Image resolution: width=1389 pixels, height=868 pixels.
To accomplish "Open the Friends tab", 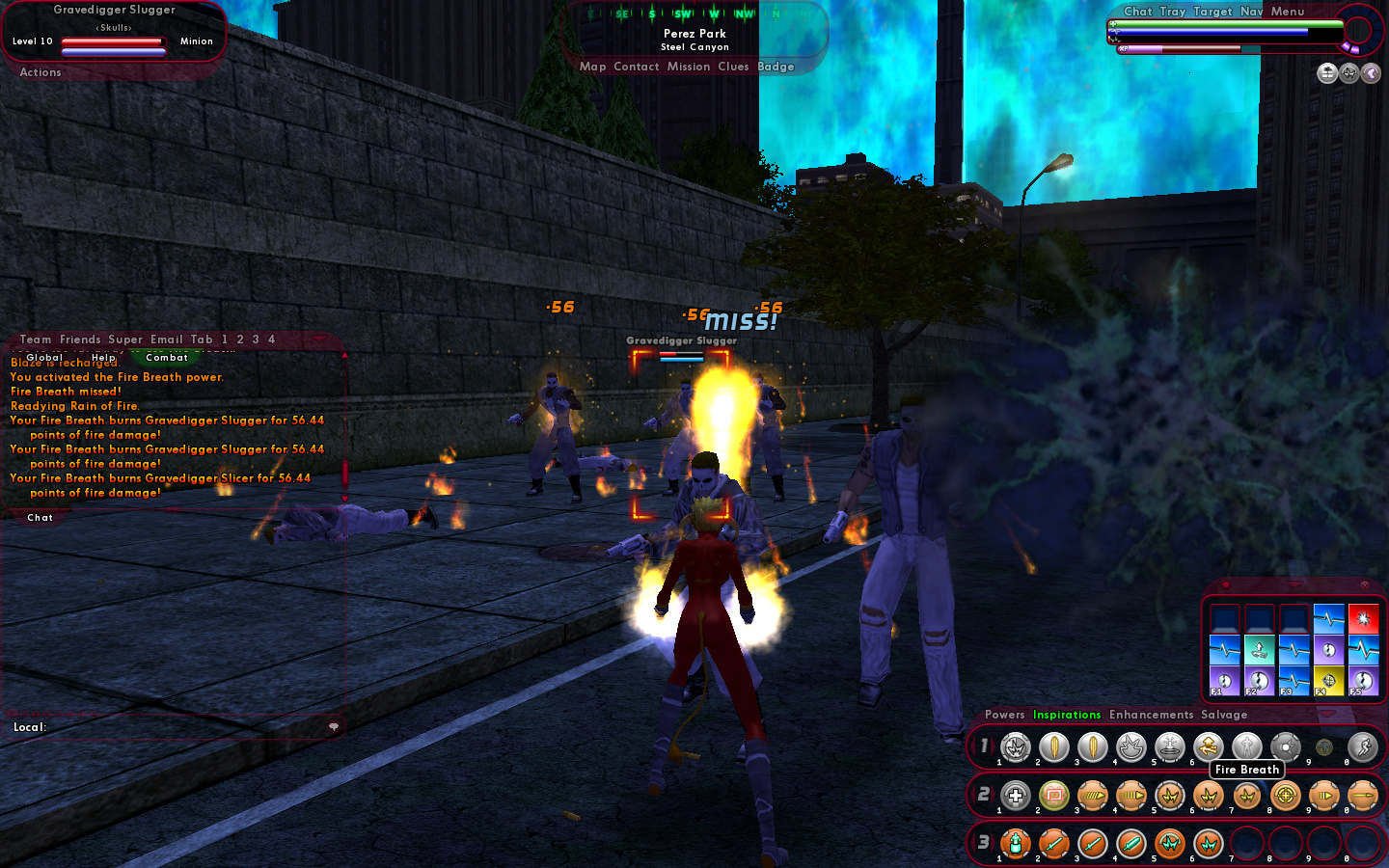I will (80, 339).
